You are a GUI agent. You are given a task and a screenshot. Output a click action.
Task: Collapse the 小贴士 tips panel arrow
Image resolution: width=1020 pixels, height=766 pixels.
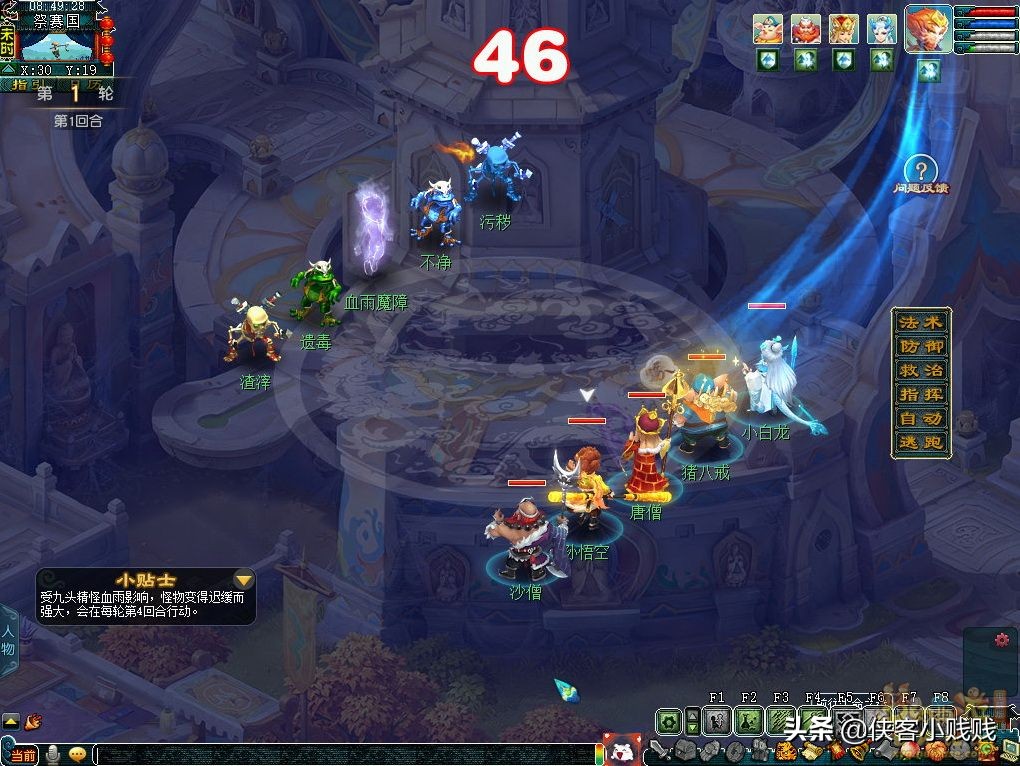243,580
